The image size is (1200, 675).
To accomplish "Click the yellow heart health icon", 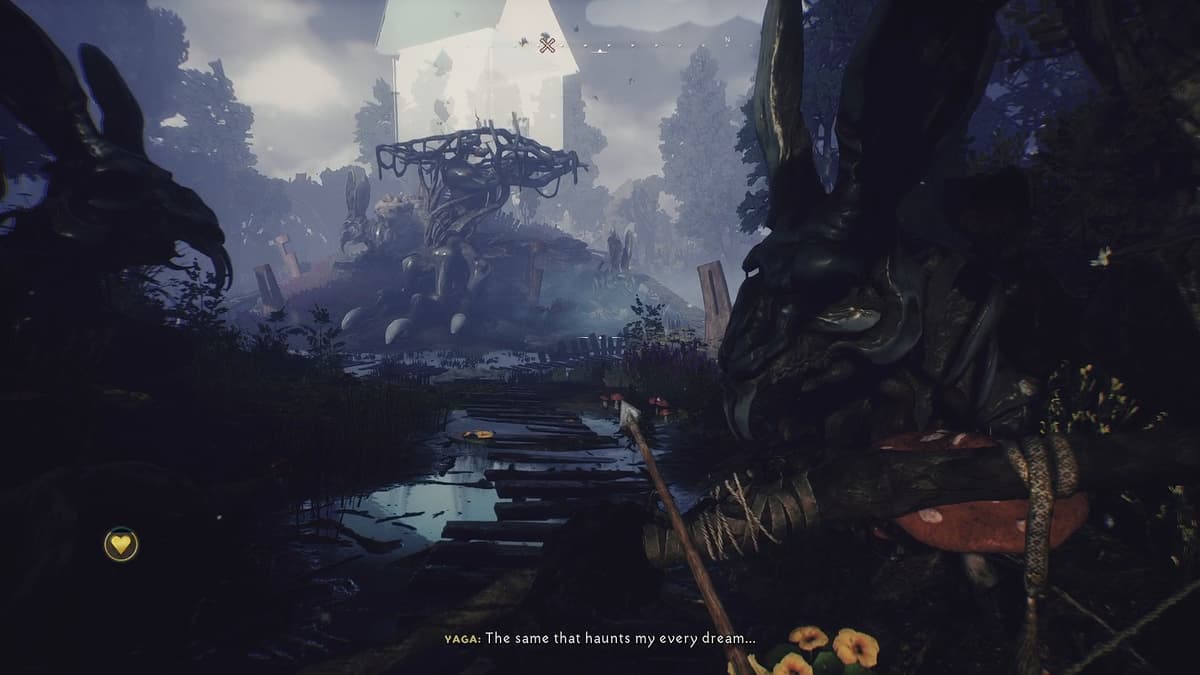I will 121,544.
